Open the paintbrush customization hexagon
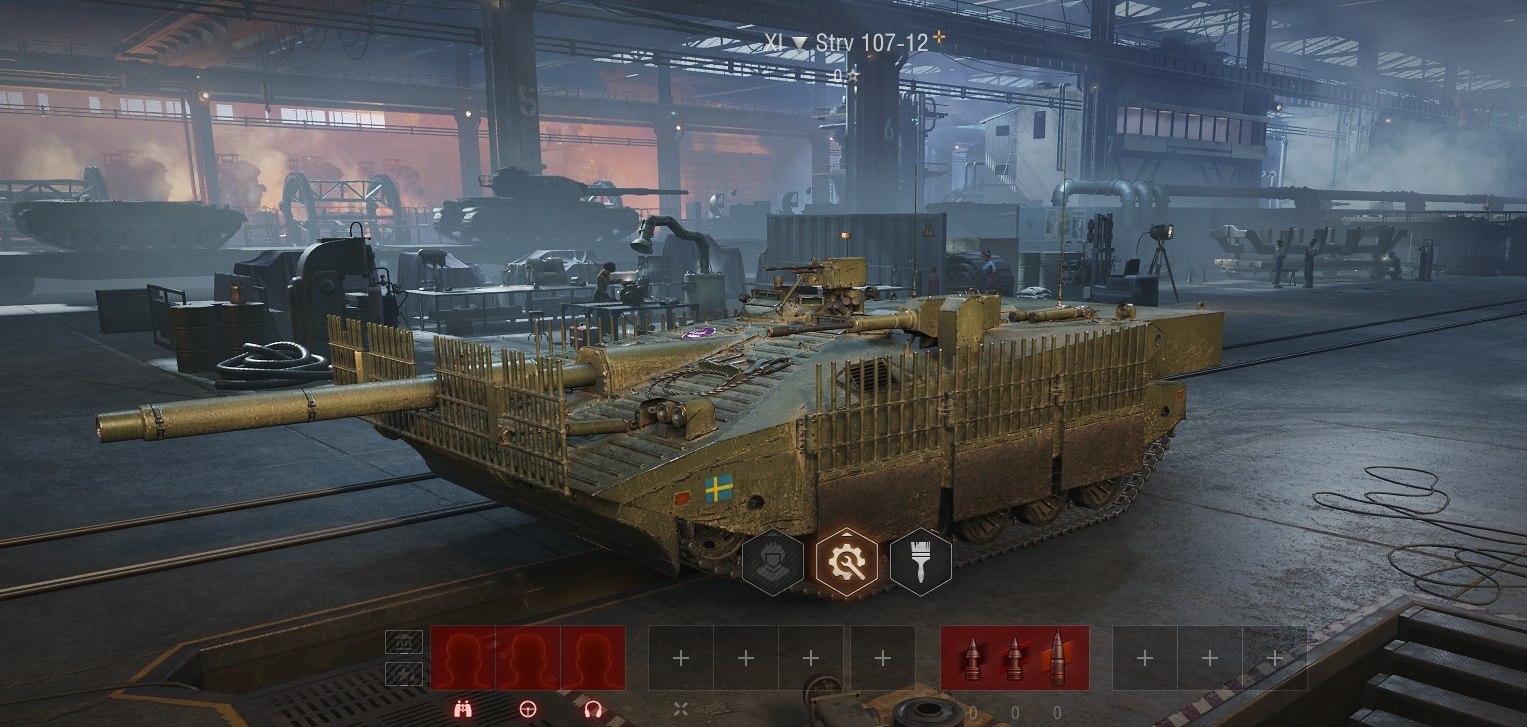Viewport: 1527px width, 727px height. click(x=920, y=563)
